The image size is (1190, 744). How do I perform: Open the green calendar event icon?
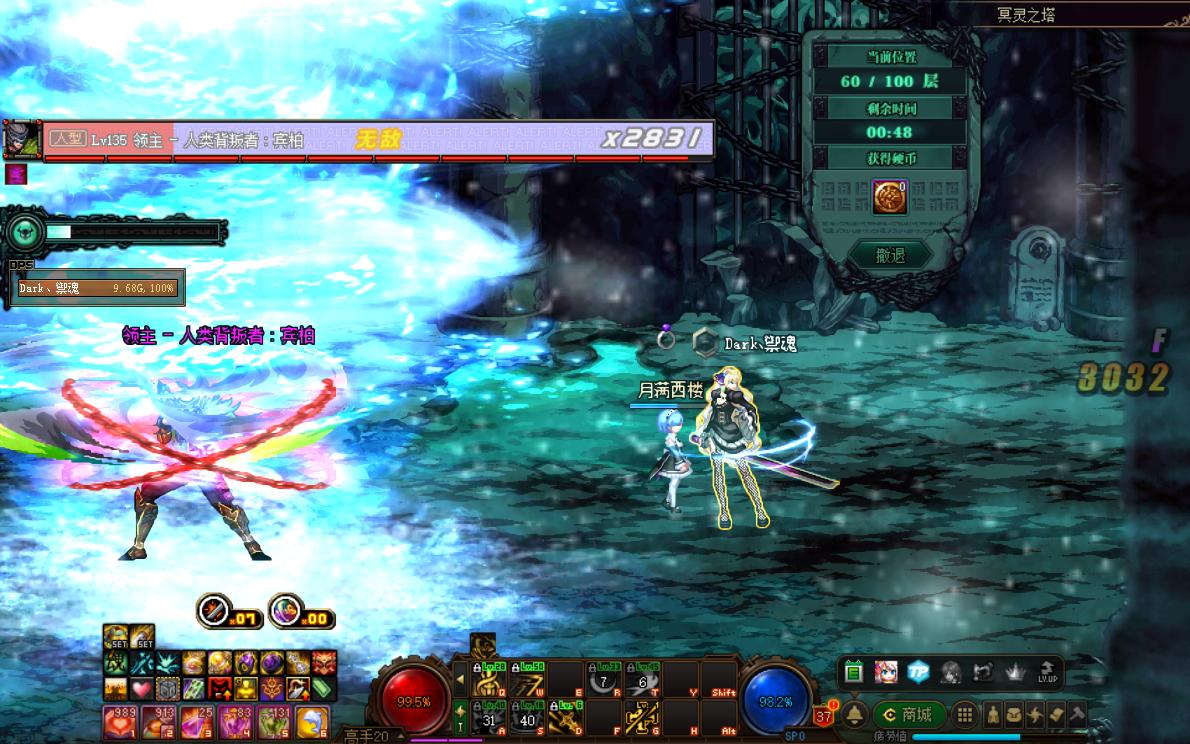pos(853,672)
